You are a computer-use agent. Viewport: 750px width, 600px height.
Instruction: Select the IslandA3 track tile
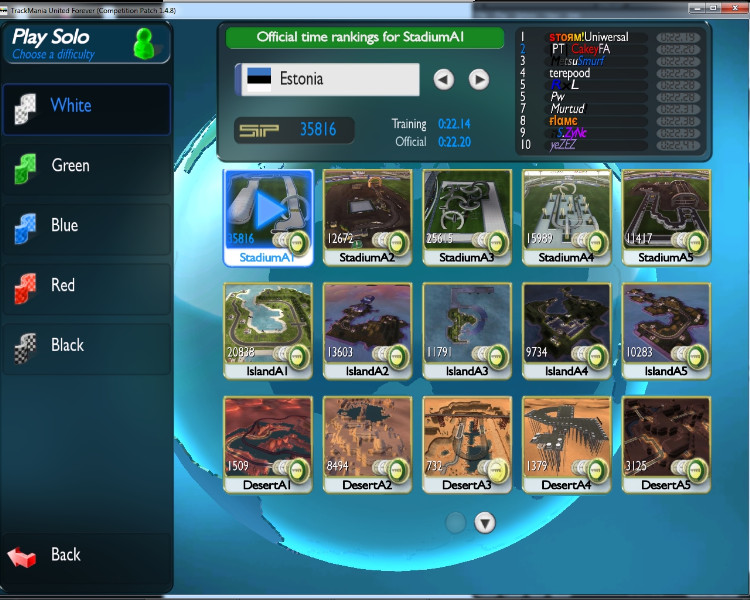(467, 326)
